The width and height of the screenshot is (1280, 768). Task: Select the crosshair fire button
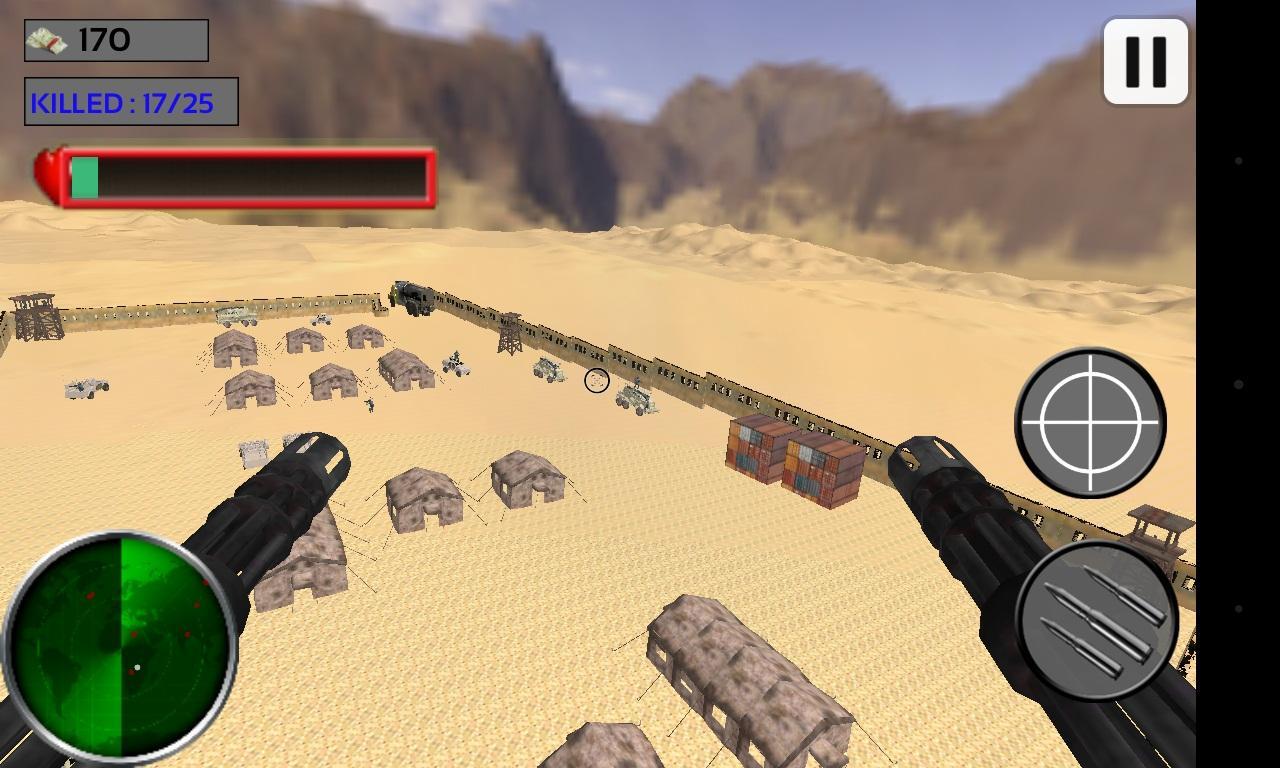[x=1090, y=423]
